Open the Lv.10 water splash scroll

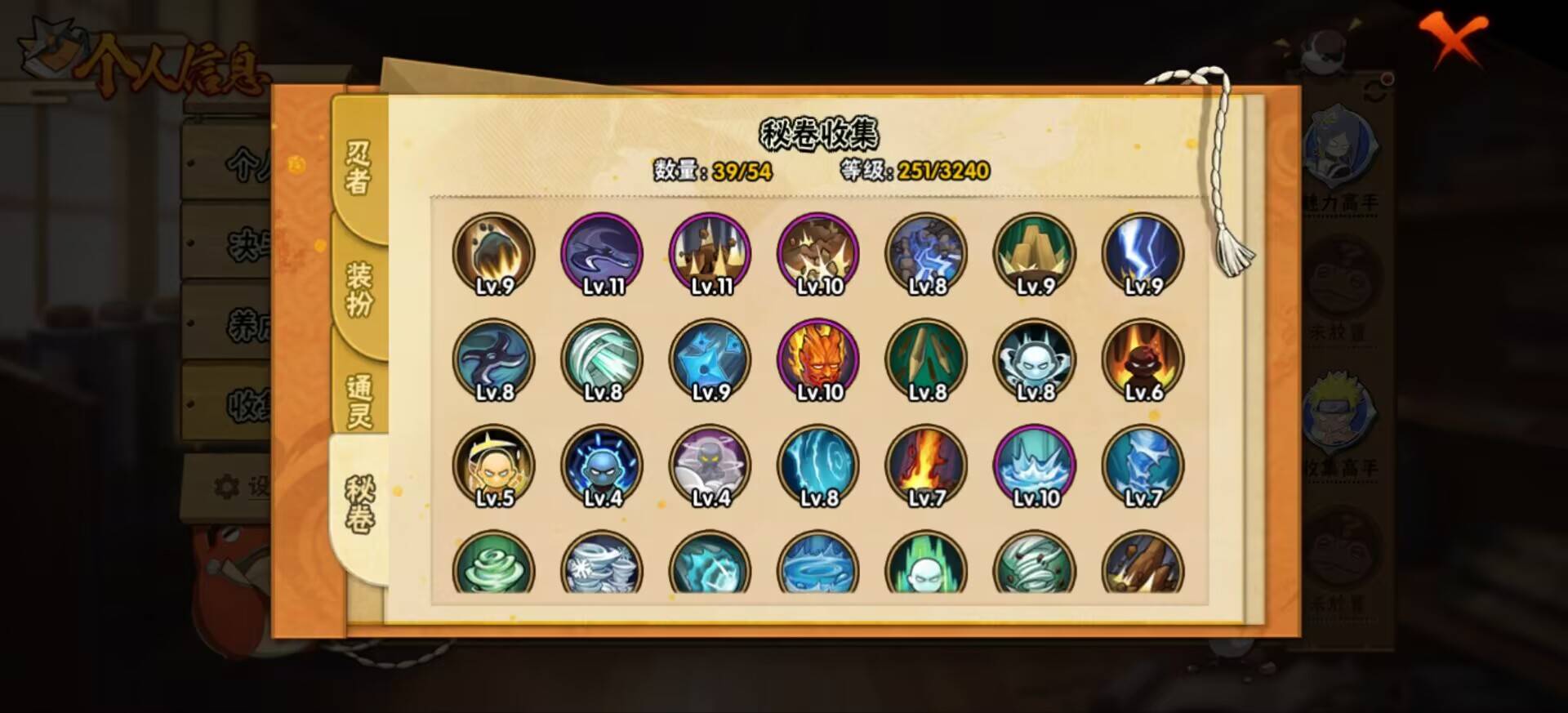tap(1035, 466)
